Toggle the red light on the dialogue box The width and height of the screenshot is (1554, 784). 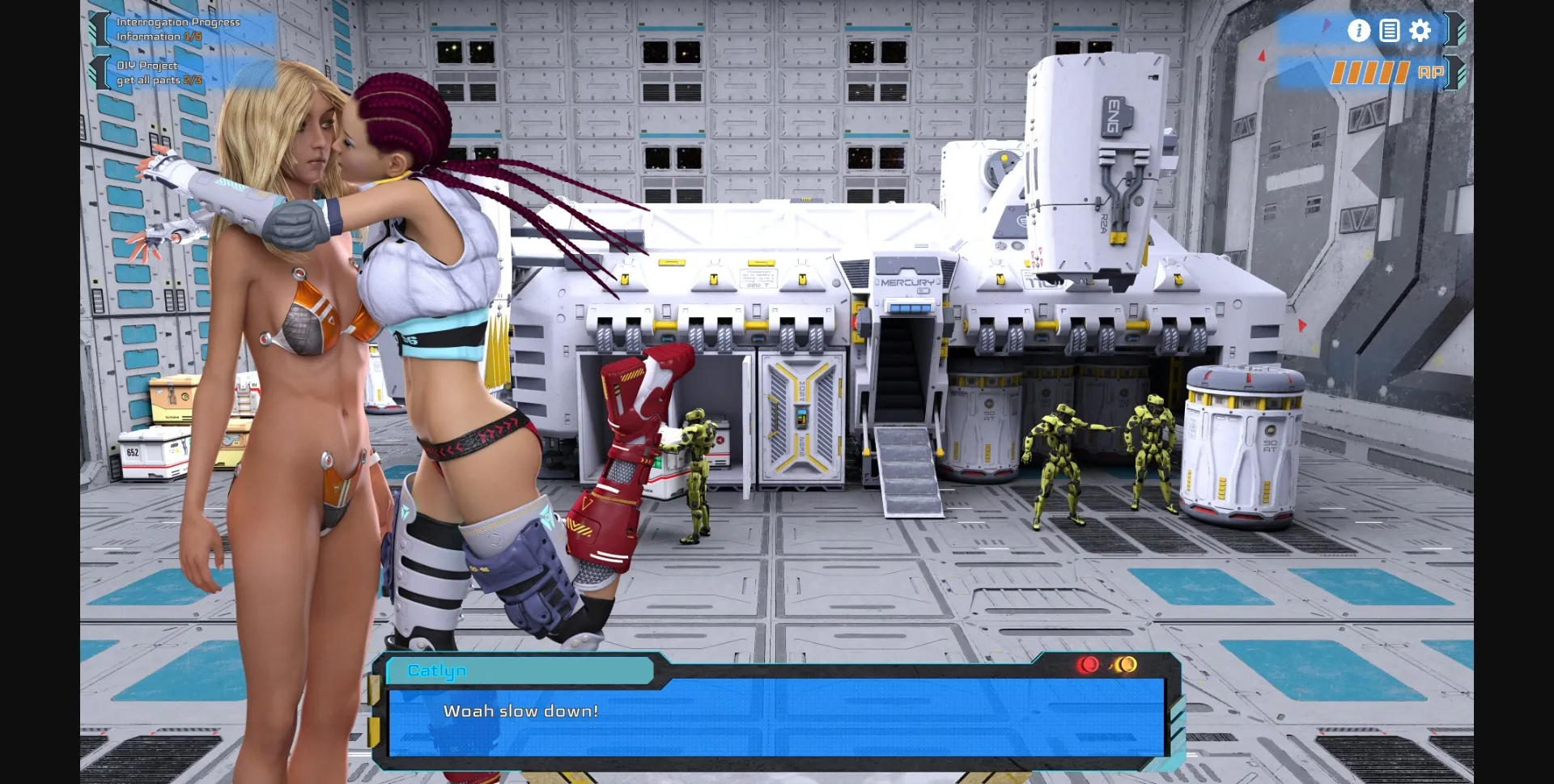(x=1088, y=665)
